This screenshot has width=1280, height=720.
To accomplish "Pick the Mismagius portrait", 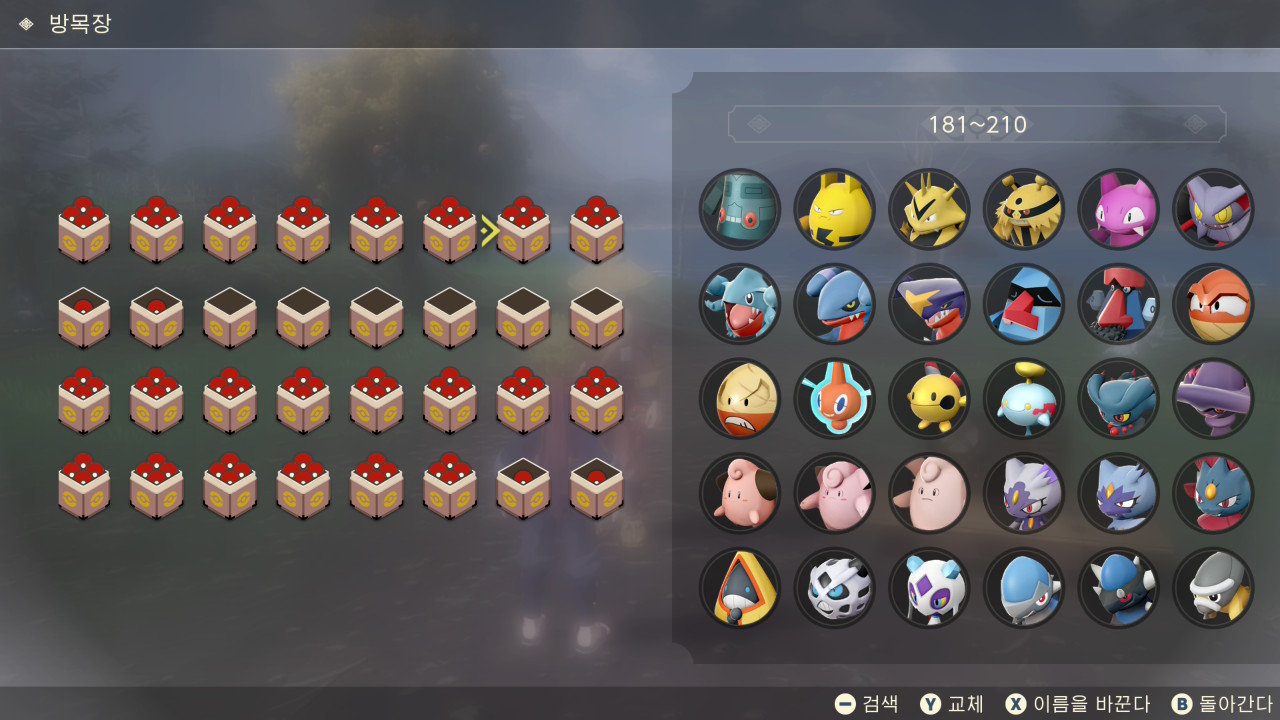I will tap(1213, 399).
